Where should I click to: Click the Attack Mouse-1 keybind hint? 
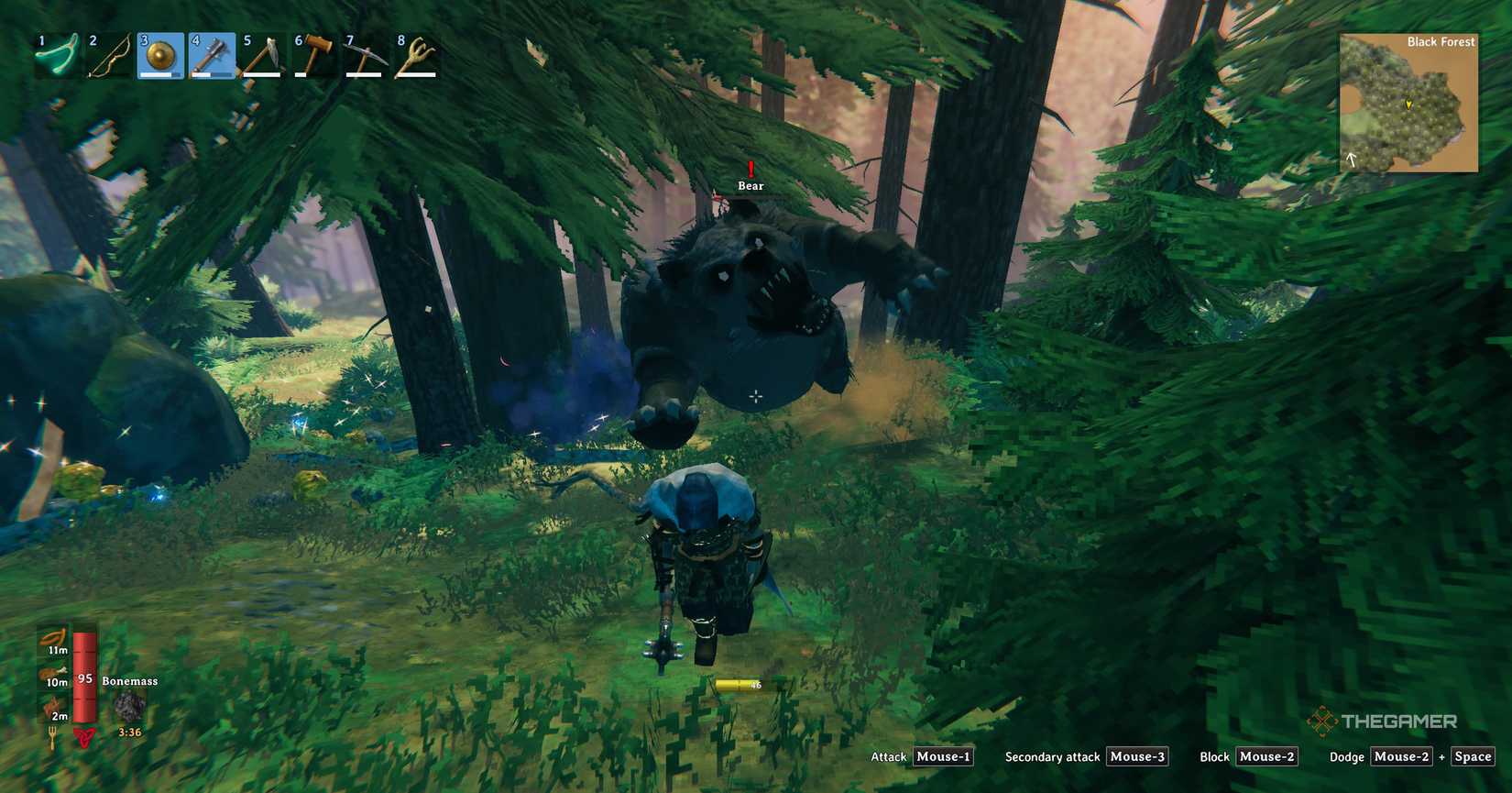pos(944,756)
